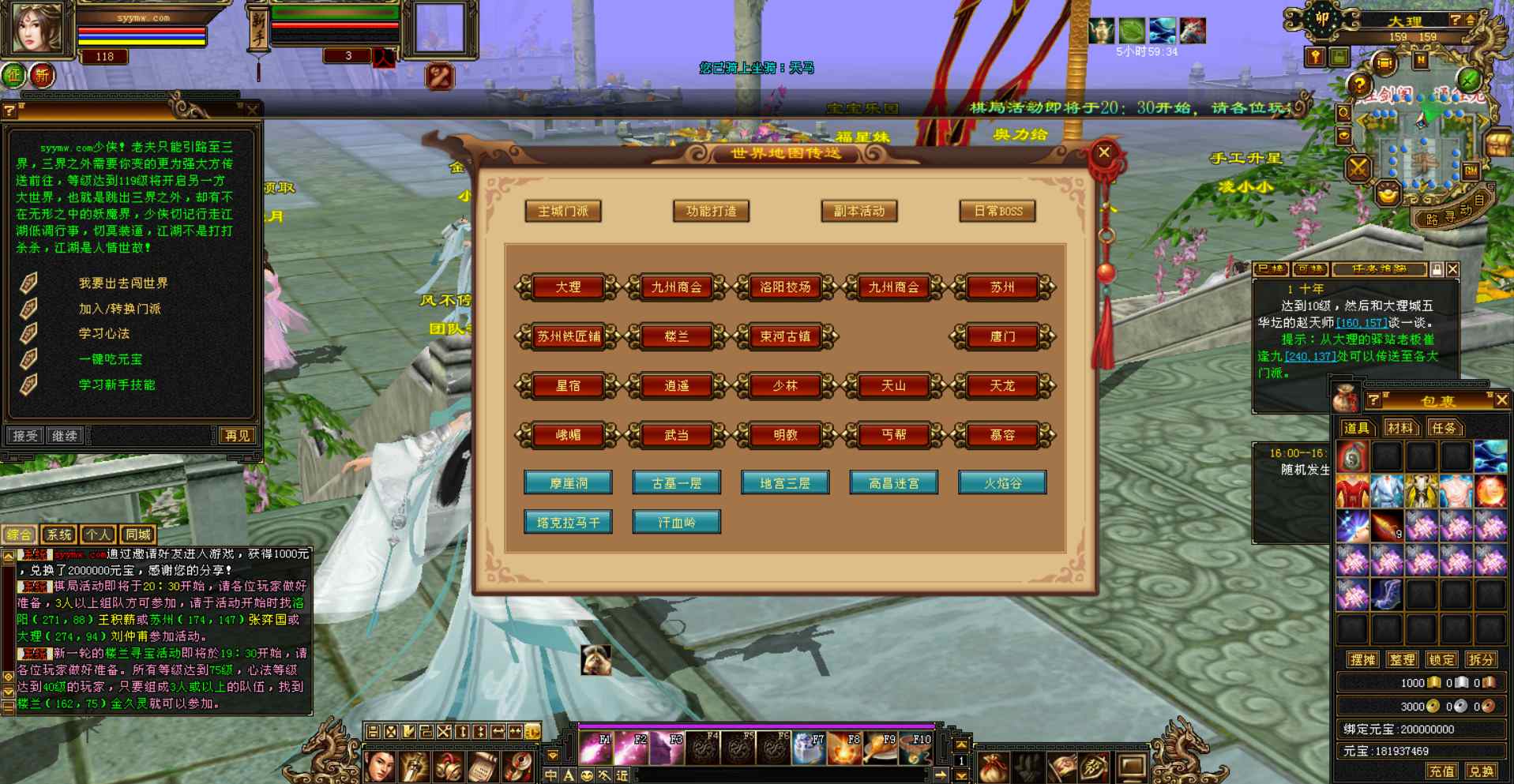Show the 日常BOSS teleport list
This screenshot has height=784, width=1514.
pyautogui.click(x=997, y=212)
